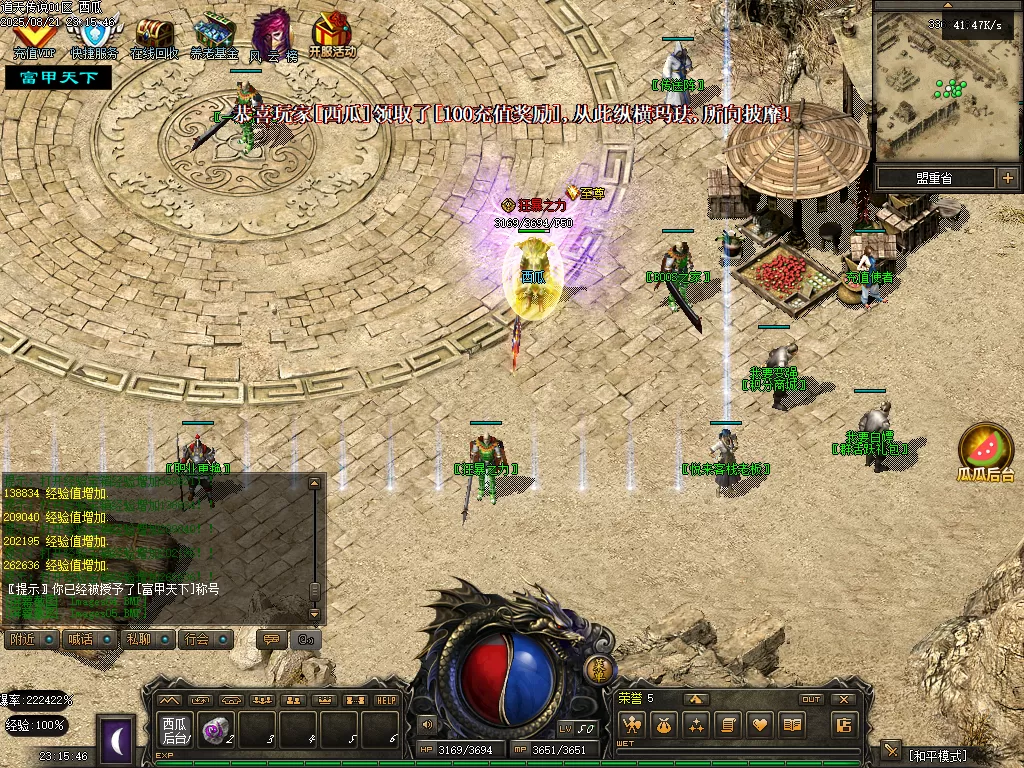
Task: Open the HELP button on the hotbar
Action: coord(386,700)
